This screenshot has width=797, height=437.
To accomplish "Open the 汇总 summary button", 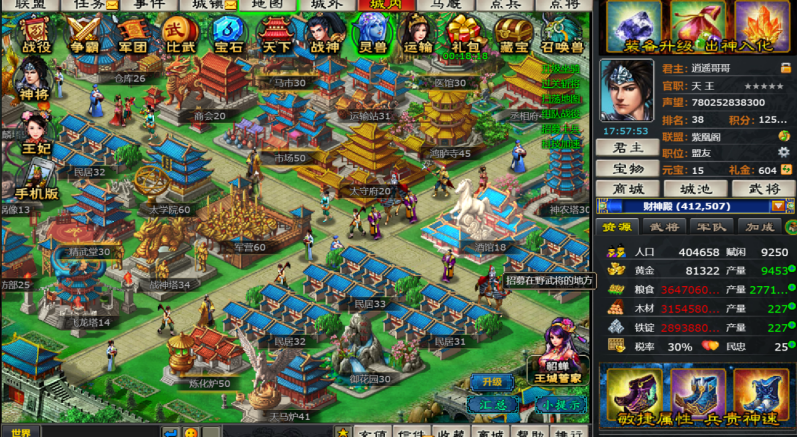I will click(492, 403).
